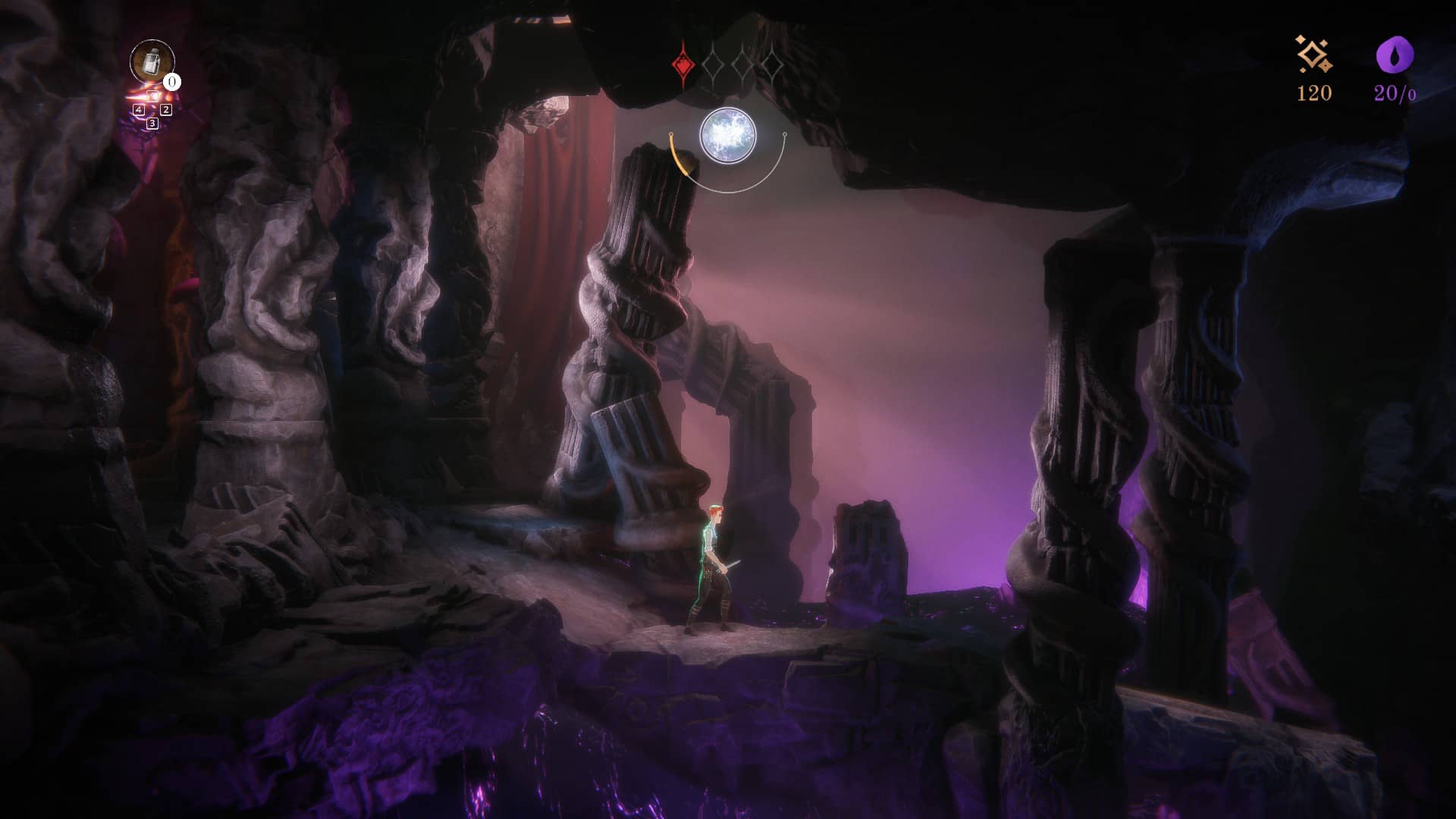The image size is (1456, 819).
Task: Click the gold sparkle currency icon
Action: tap(1313, 55)
